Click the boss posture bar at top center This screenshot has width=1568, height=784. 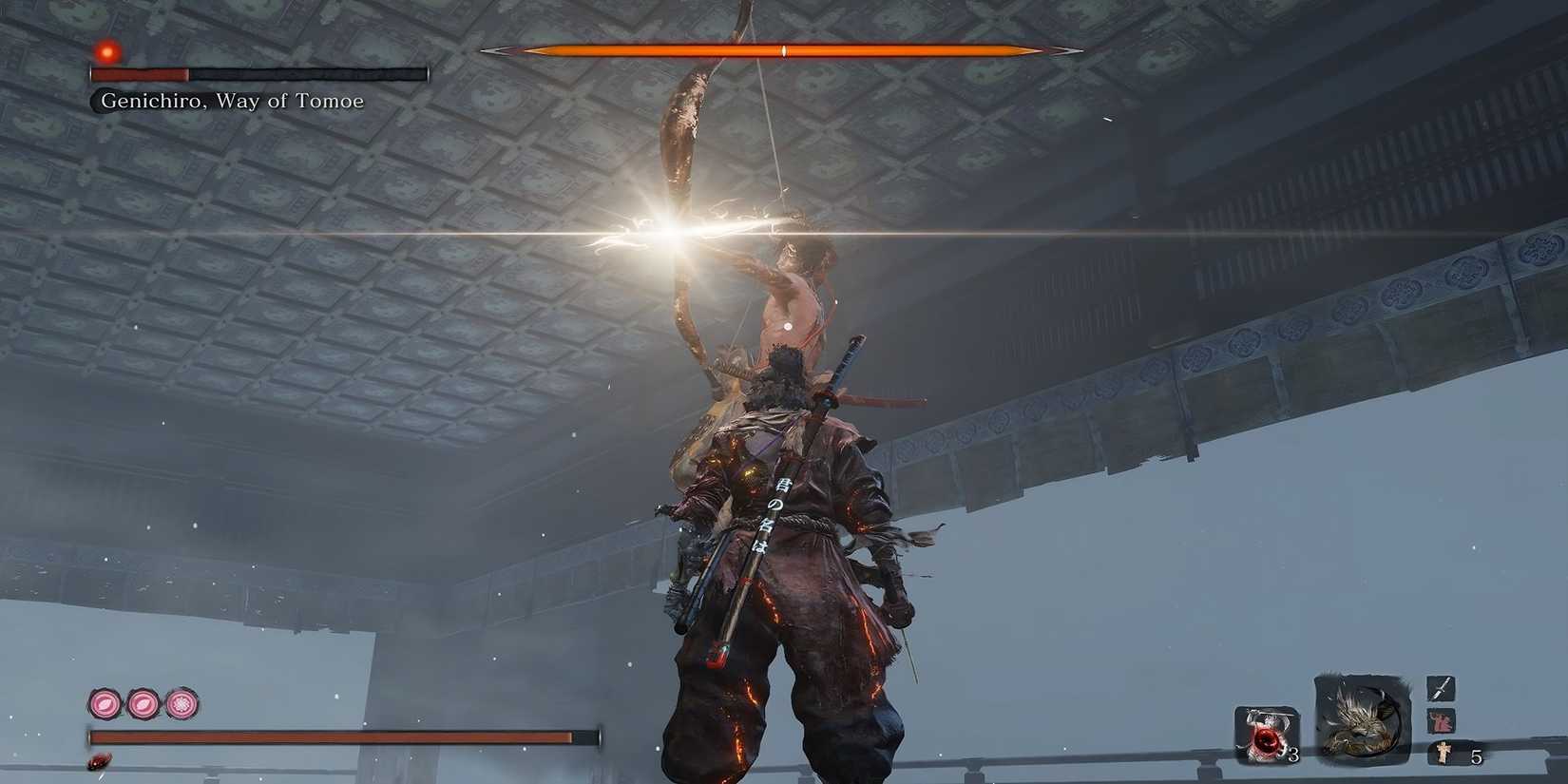(x=781, y=50)
